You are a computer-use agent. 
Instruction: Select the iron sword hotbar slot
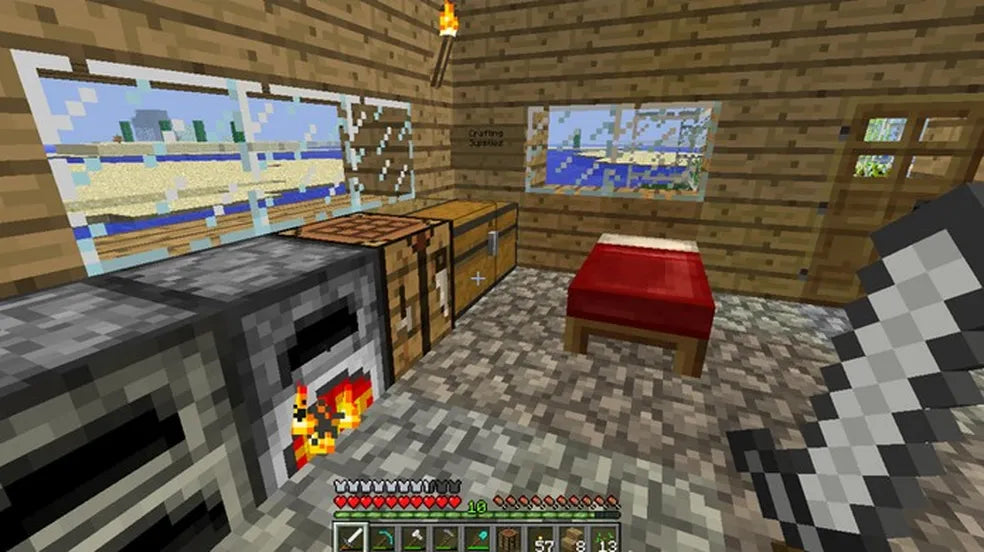click(351, 537)
